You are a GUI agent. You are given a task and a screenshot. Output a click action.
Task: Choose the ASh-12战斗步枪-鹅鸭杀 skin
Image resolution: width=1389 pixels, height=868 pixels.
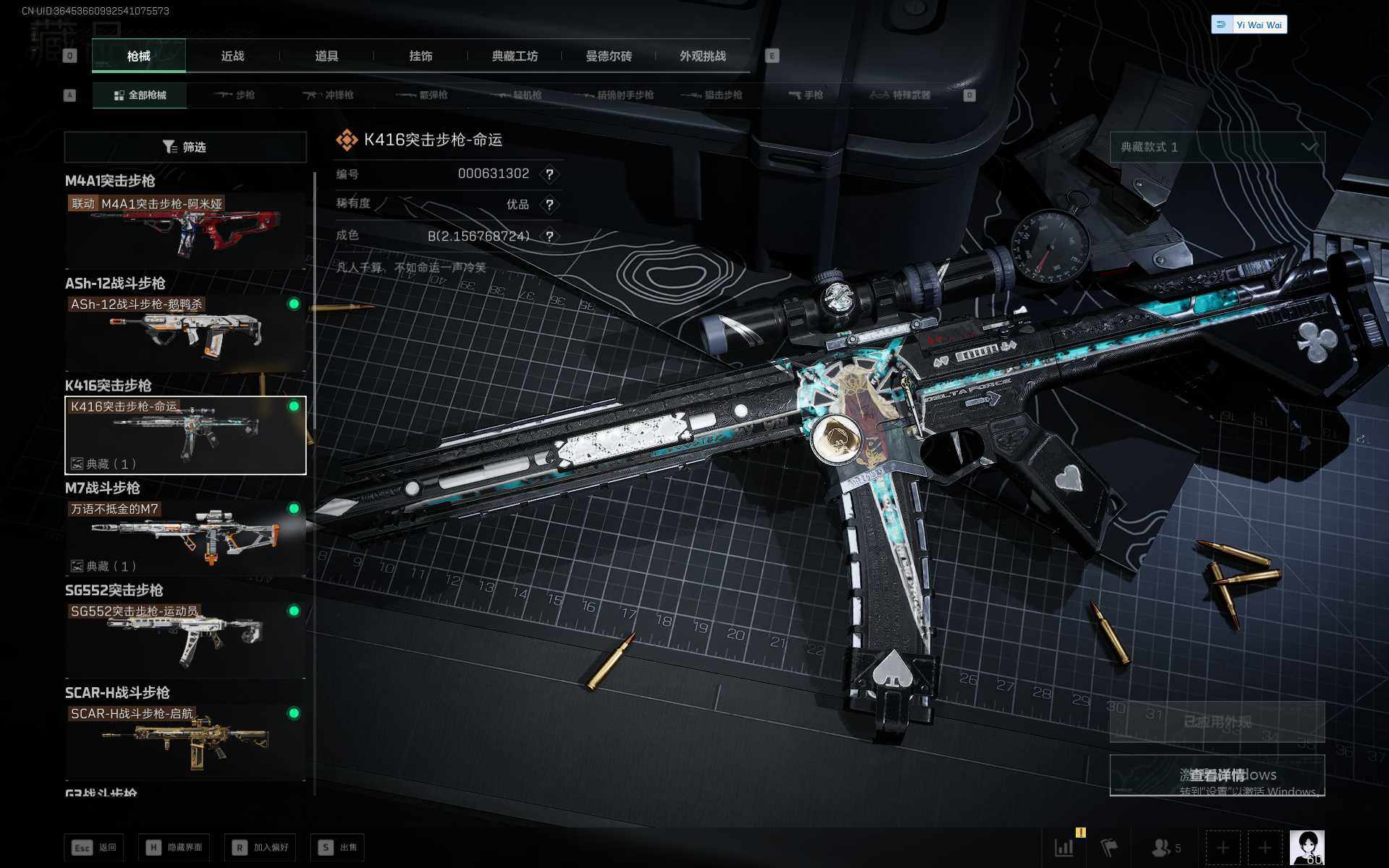pos(185,333)
